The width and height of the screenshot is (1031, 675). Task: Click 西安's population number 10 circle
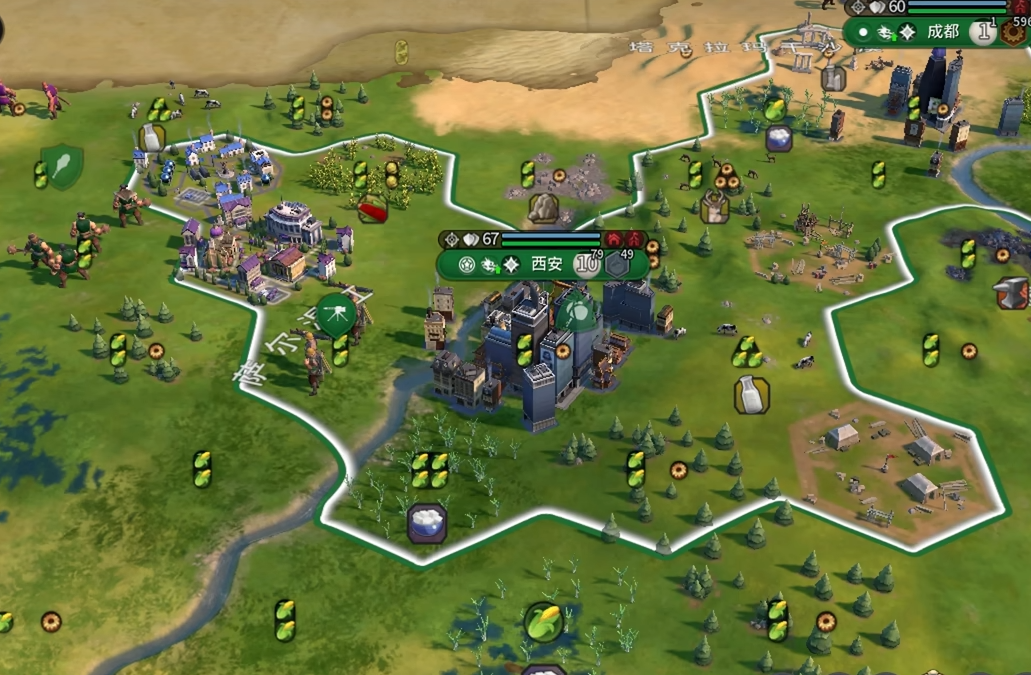pyautogui.click(x=586, y=265)
